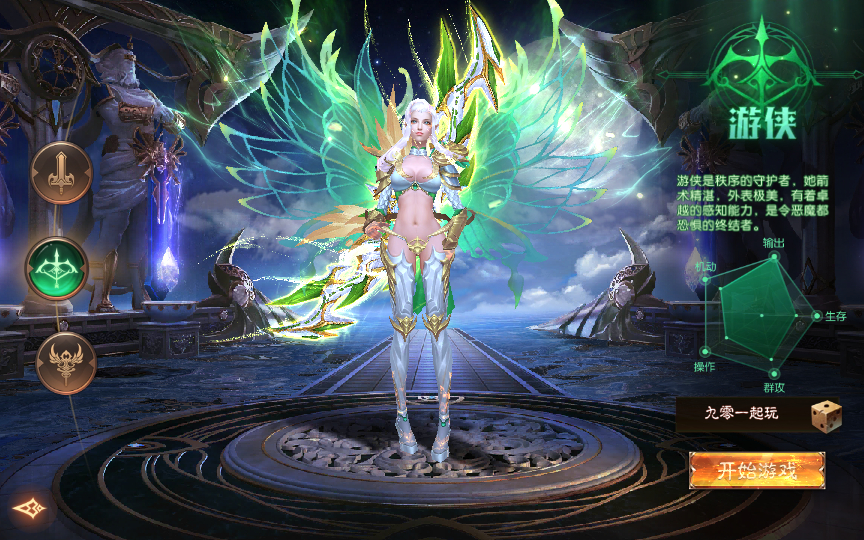This screenshot has width=864, height=540.
Task: Roll the dice for a random name
Action: tap(825, 416)
